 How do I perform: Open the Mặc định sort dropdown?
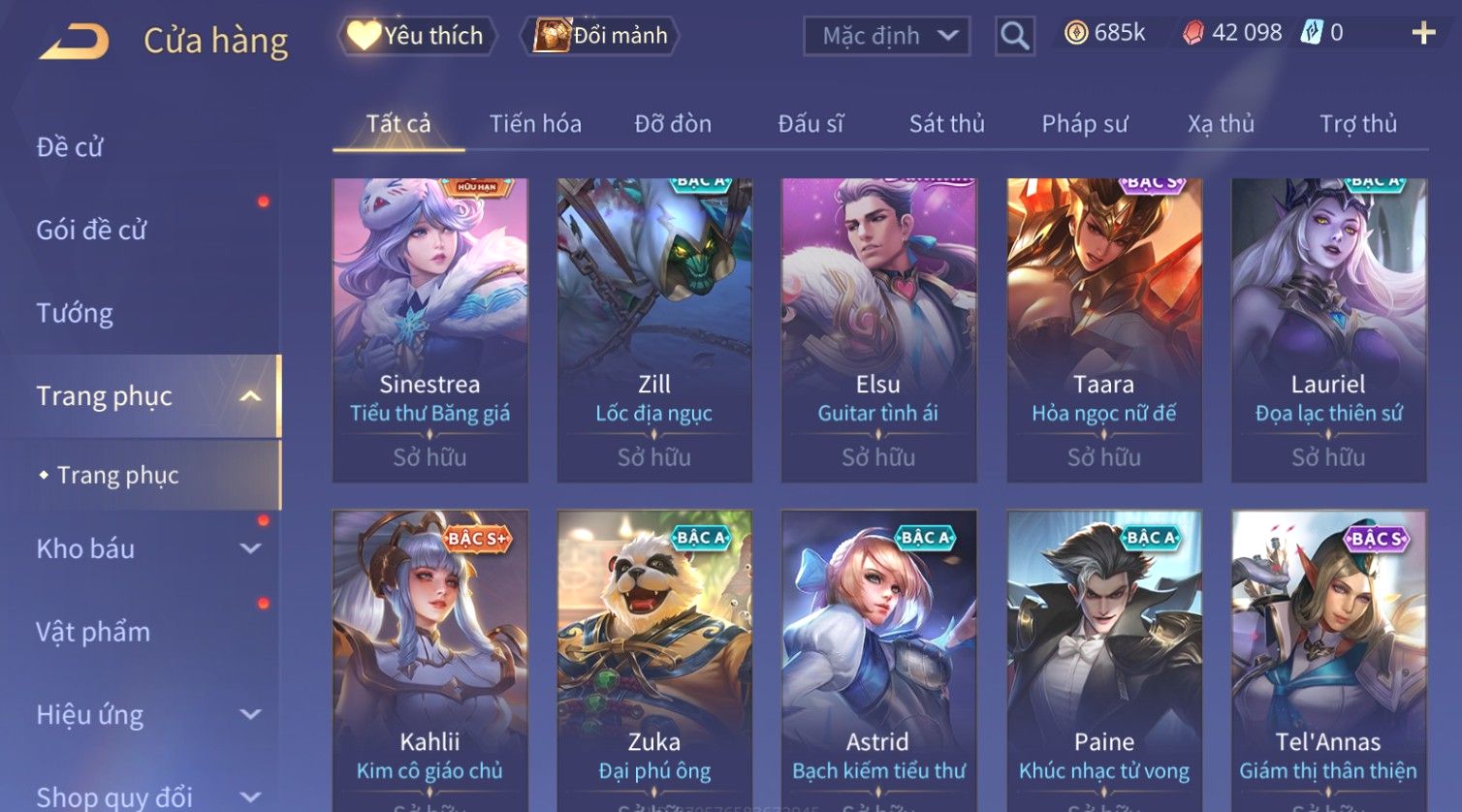click(x=887, y=36)
